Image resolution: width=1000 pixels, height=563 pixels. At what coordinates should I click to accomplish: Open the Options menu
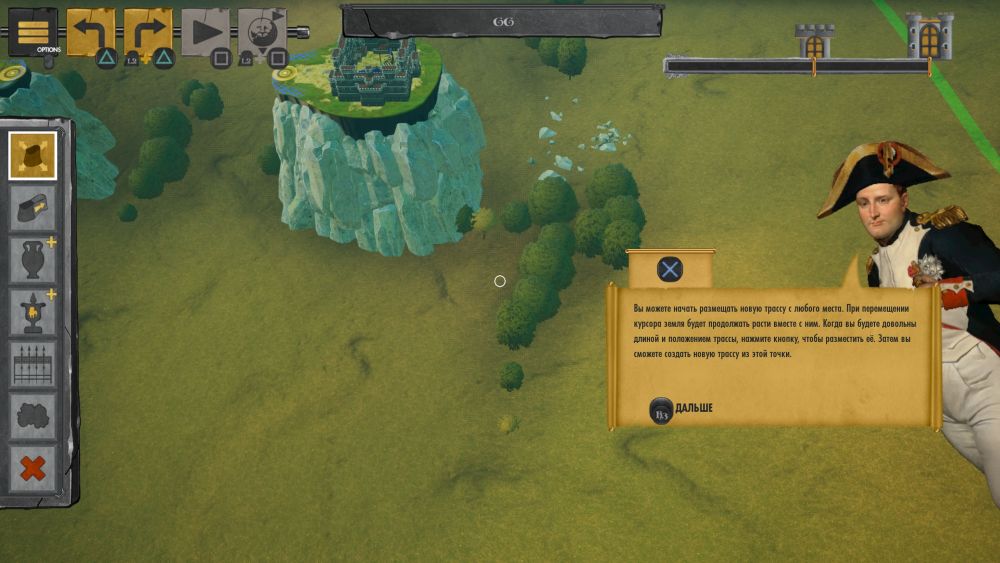[x=32, y=31]
